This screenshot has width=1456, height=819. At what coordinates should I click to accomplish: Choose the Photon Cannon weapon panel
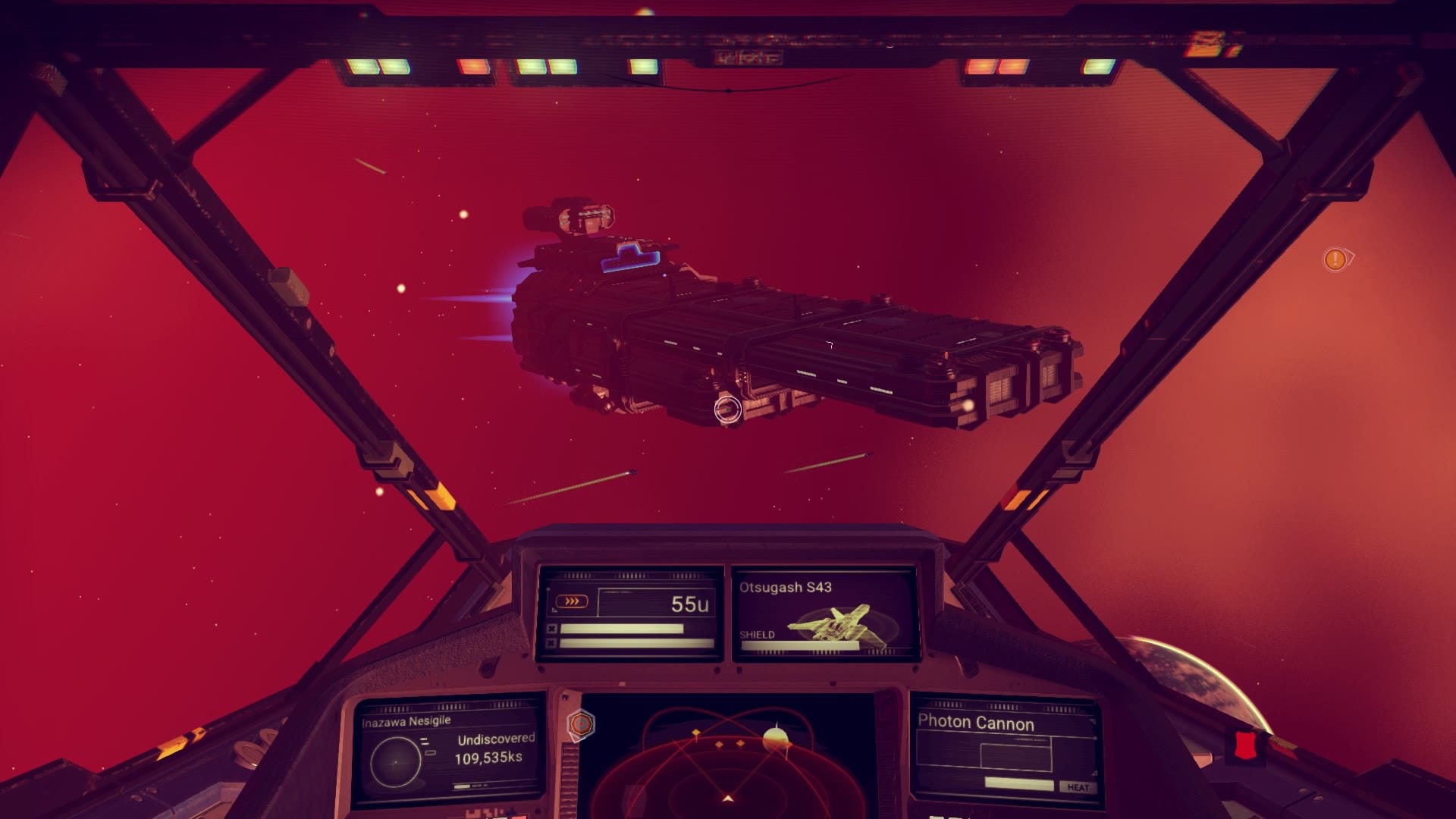(1006, 751)
